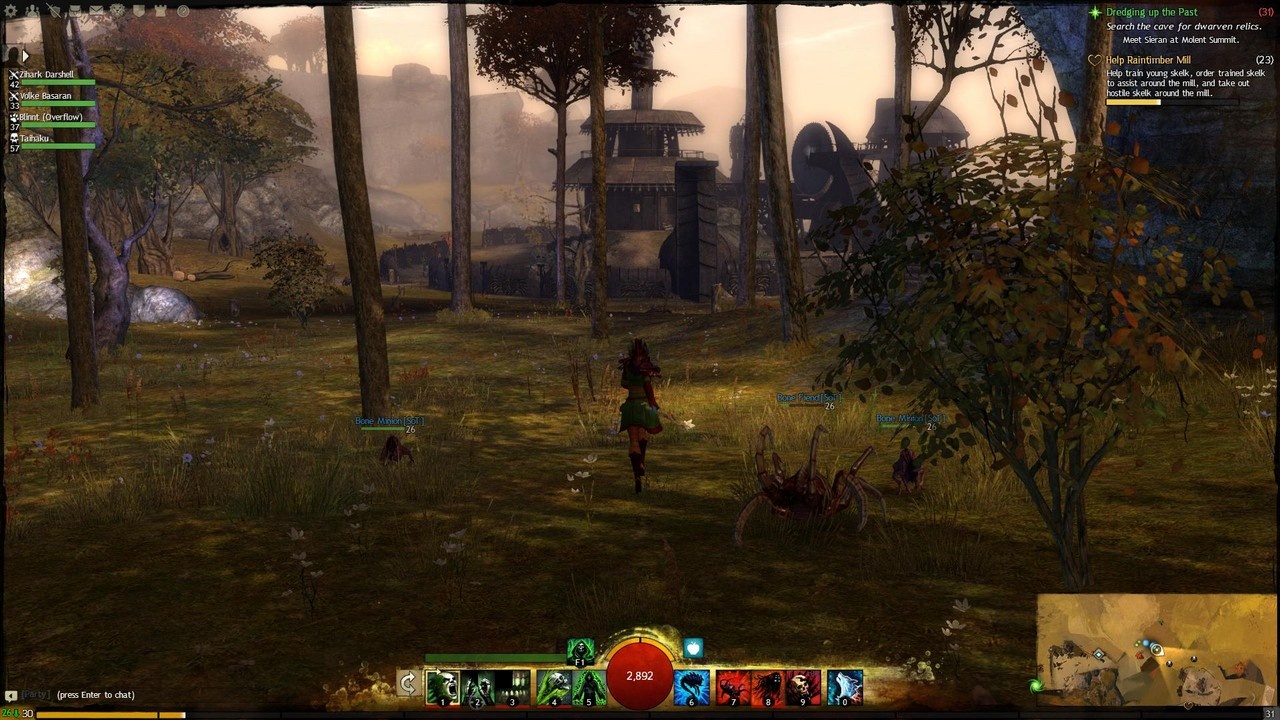
Task: Open the gear-shaped game menu icon
Action: click(12, 11)
